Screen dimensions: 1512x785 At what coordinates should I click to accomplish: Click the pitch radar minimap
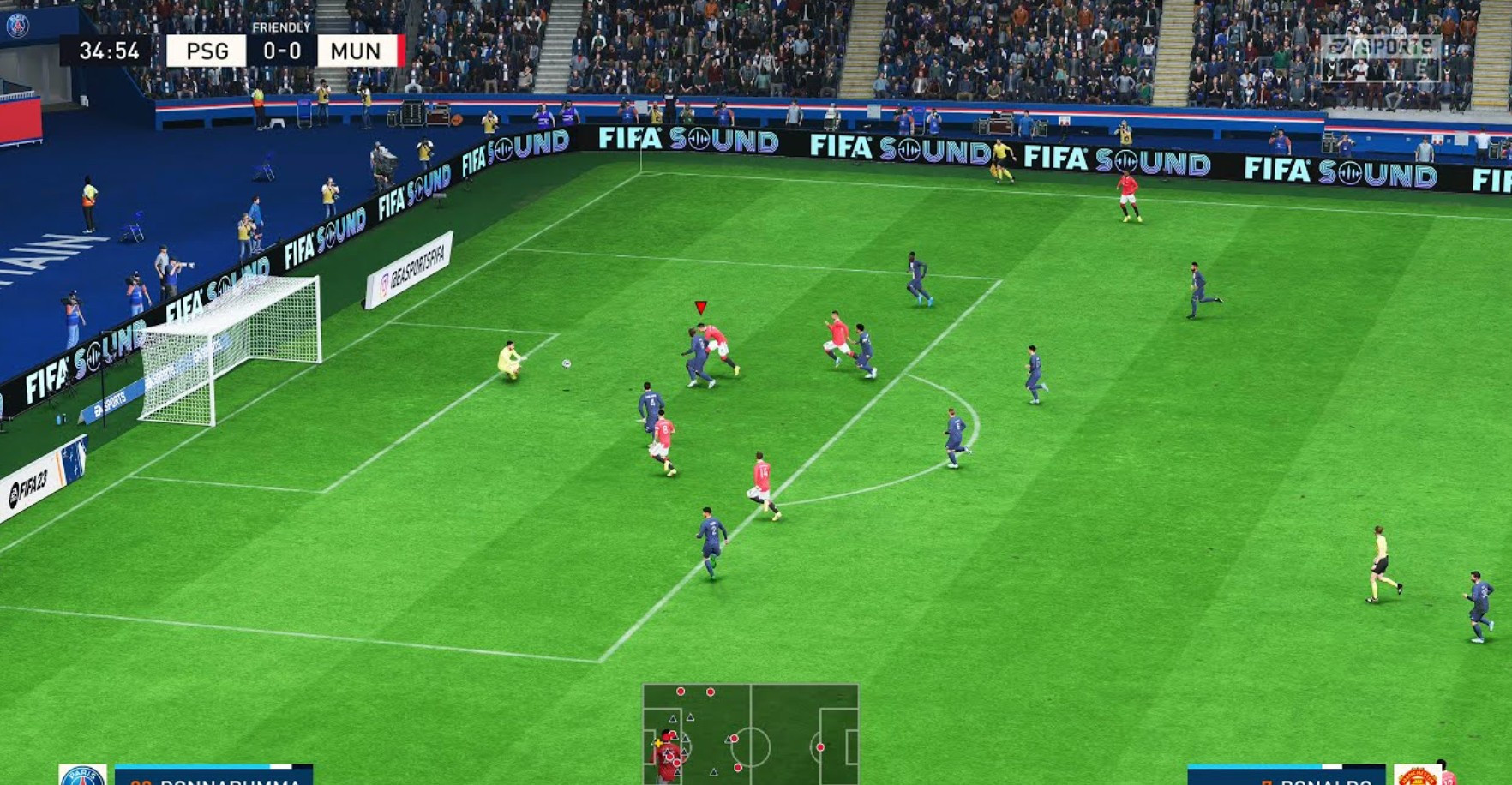tap(750, 734)
